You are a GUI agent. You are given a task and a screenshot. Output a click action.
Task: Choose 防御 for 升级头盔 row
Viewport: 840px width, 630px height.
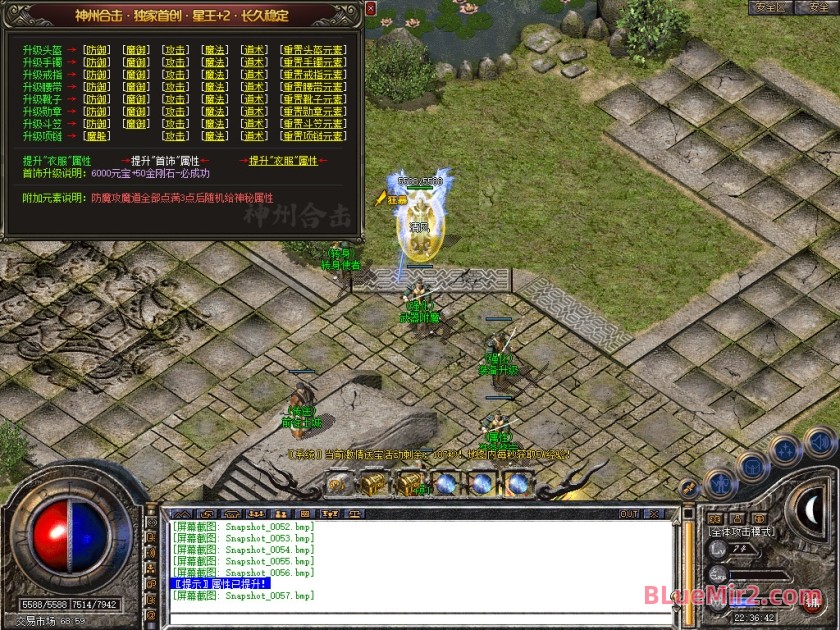pyautogui.click(x=97, y=49)
